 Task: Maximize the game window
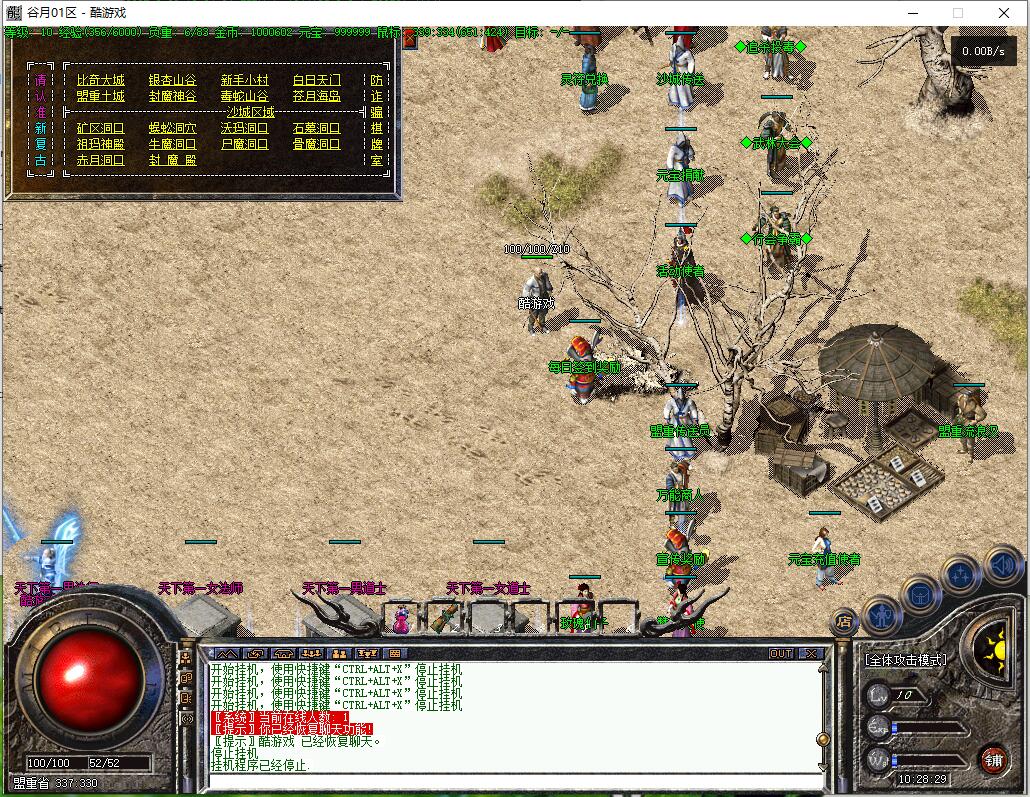click(x=958, y=13)
